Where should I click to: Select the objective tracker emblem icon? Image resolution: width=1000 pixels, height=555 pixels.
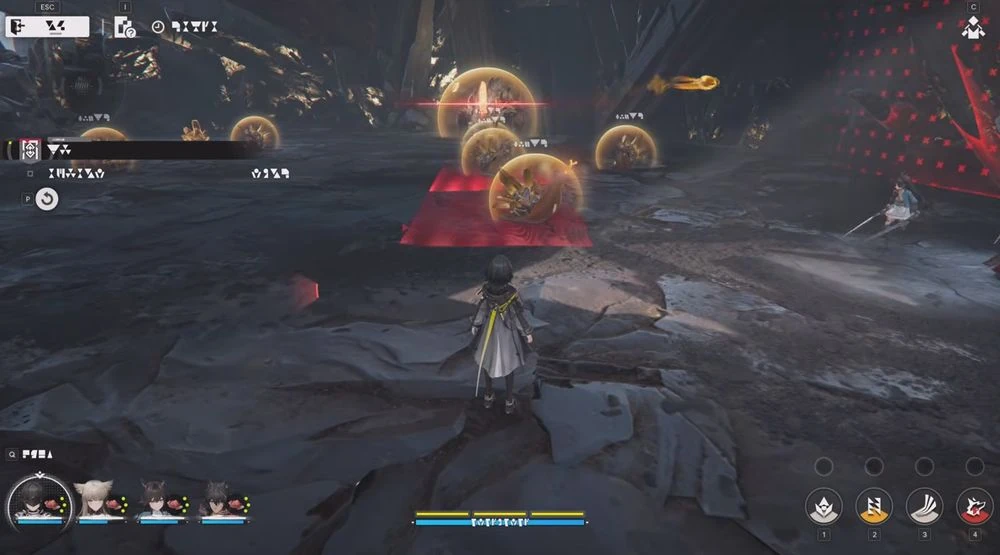[30, 150]
